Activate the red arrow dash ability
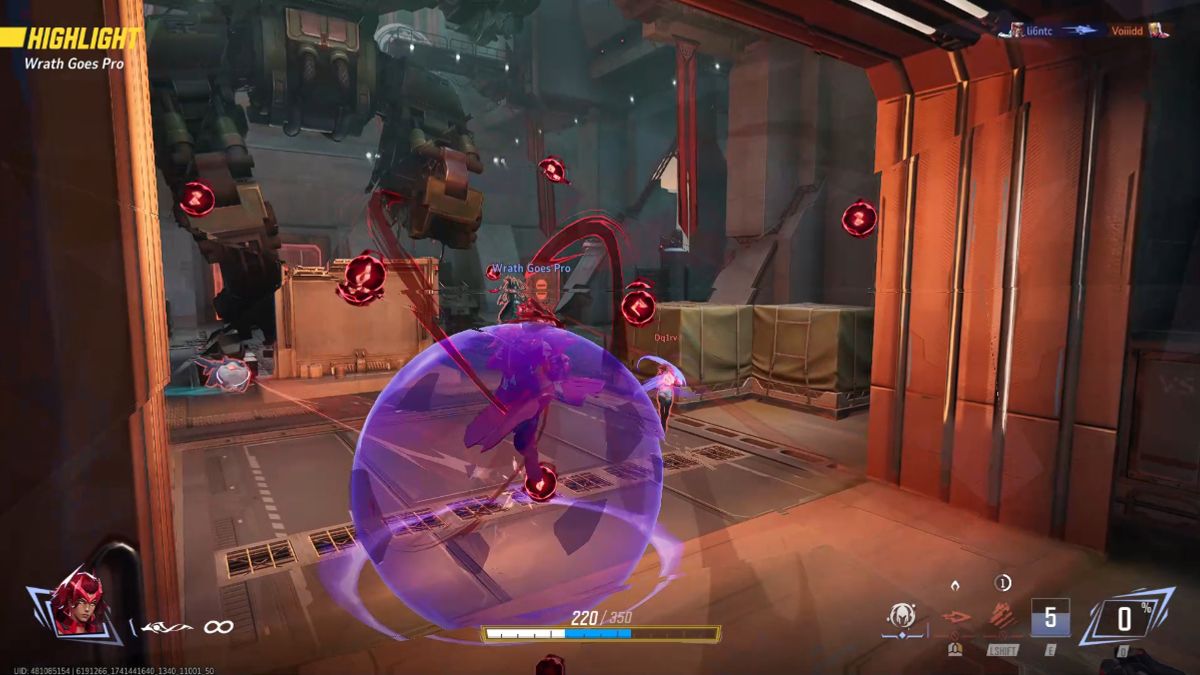The height and width of the screenshot is (675, 1200). tap(956, 619)
